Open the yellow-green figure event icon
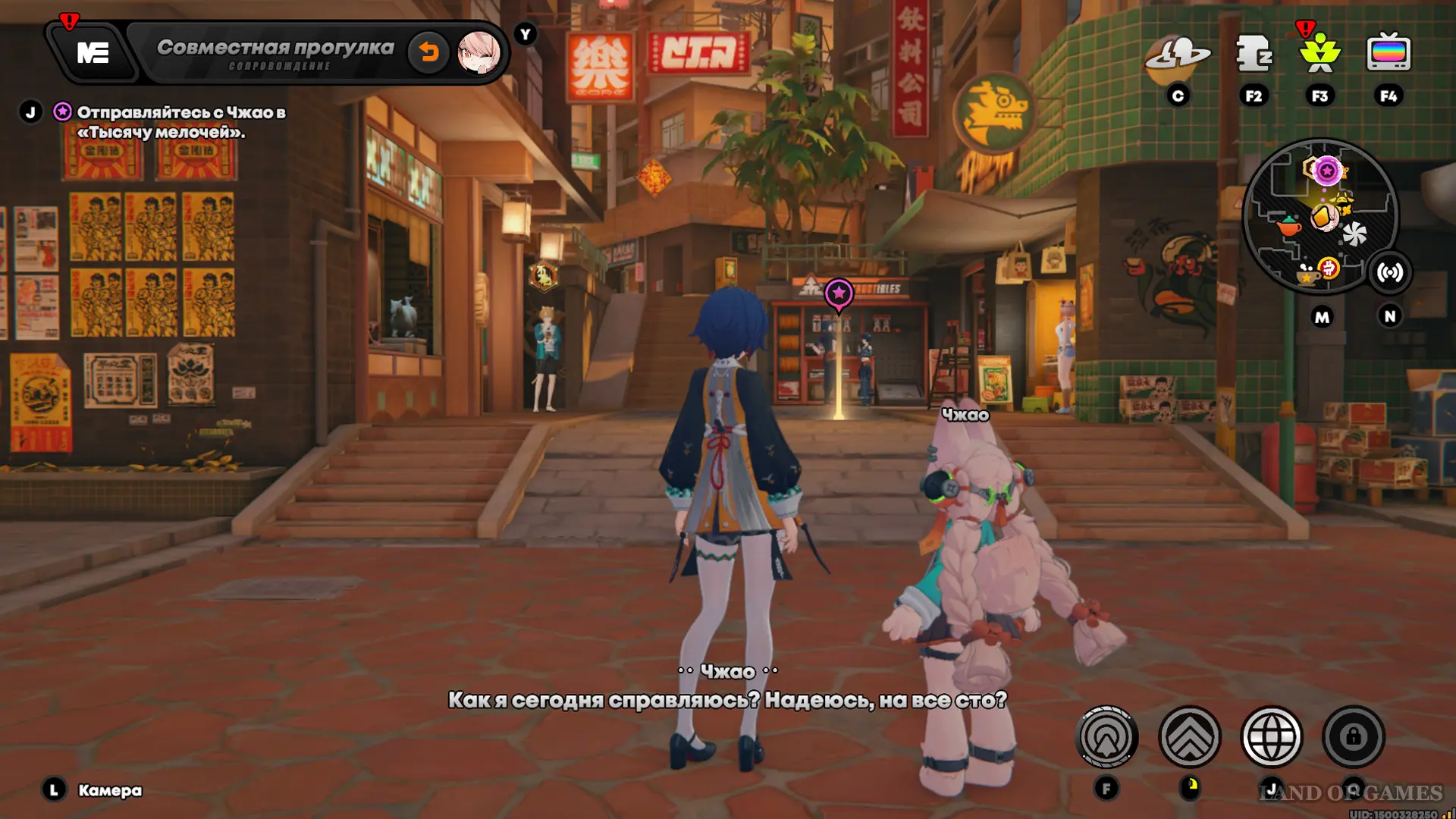 coord(1319,55)
